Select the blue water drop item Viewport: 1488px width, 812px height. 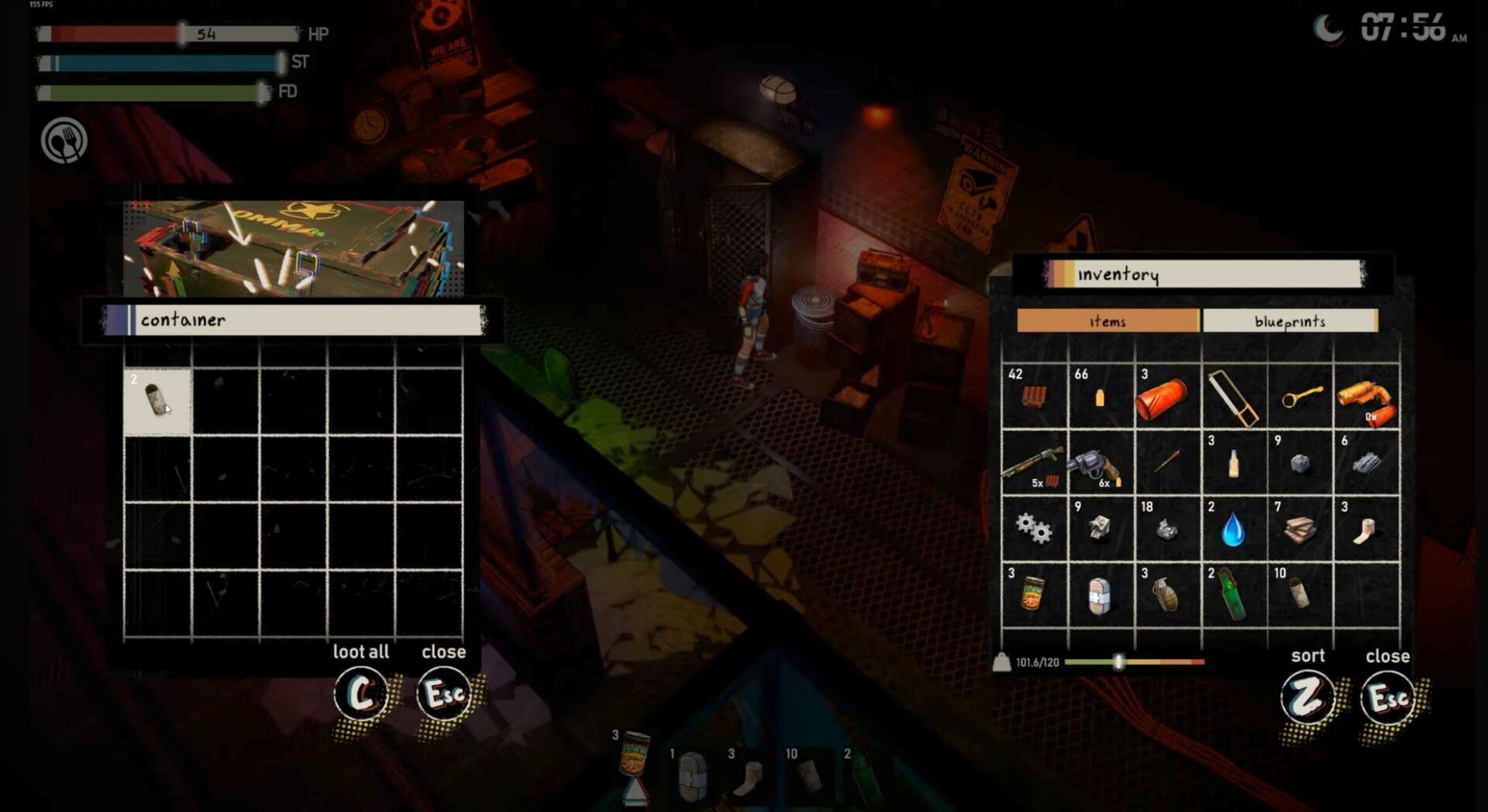pyautogui.click(x=1234, y=529)
